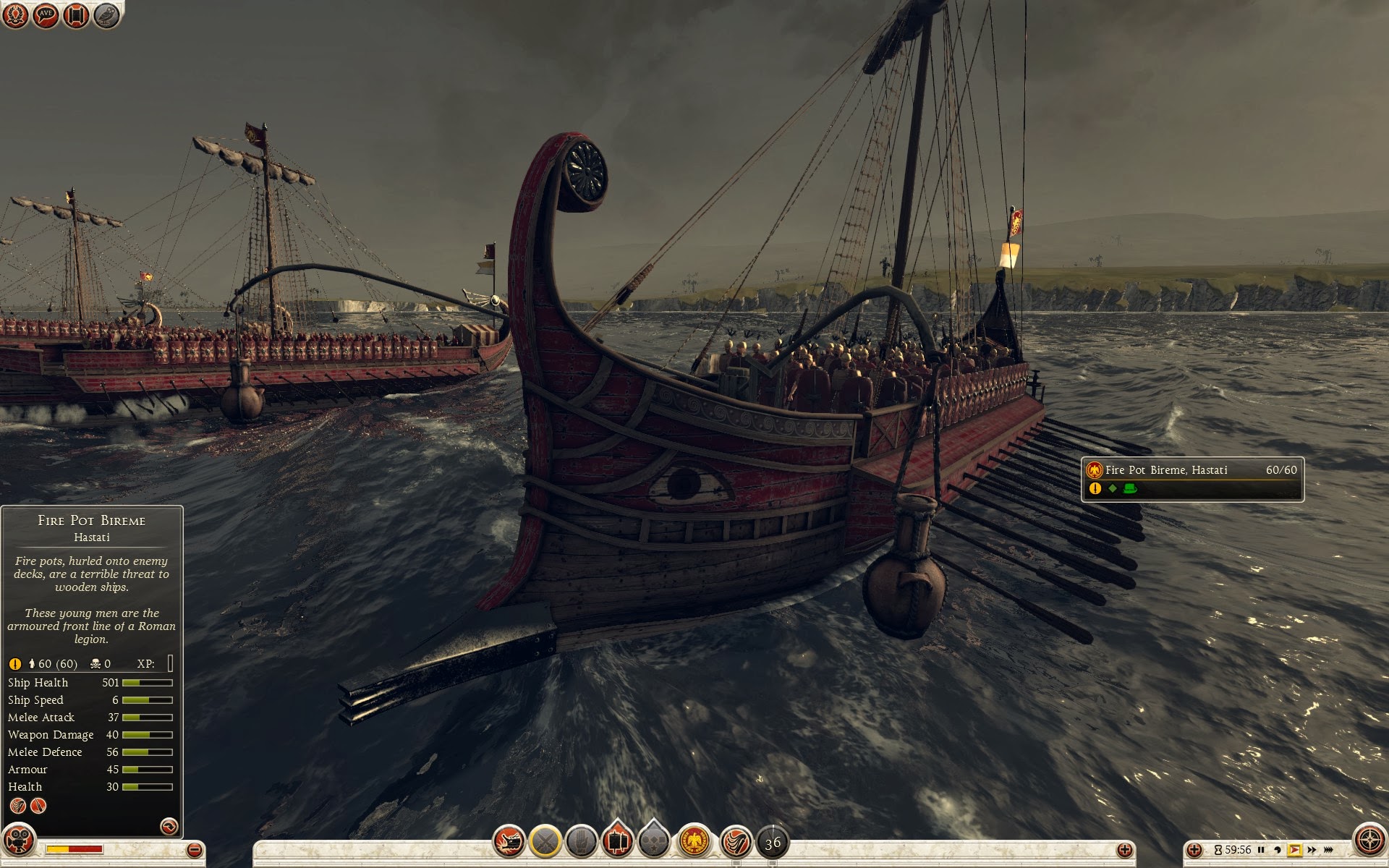Select the Fire Pot Bireme, Hastati banner
1389x868 pixels.
pyautogui.click(x=1192, y=479)
